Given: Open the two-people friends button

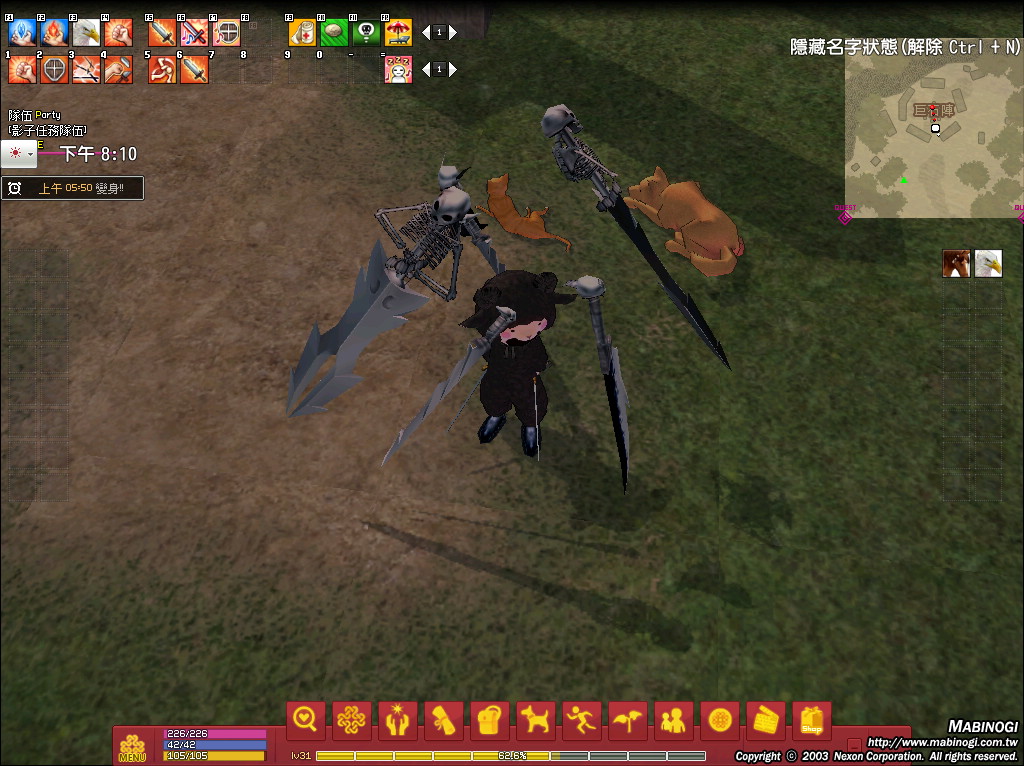Looking at the screenshot, I should pos(674,720).
